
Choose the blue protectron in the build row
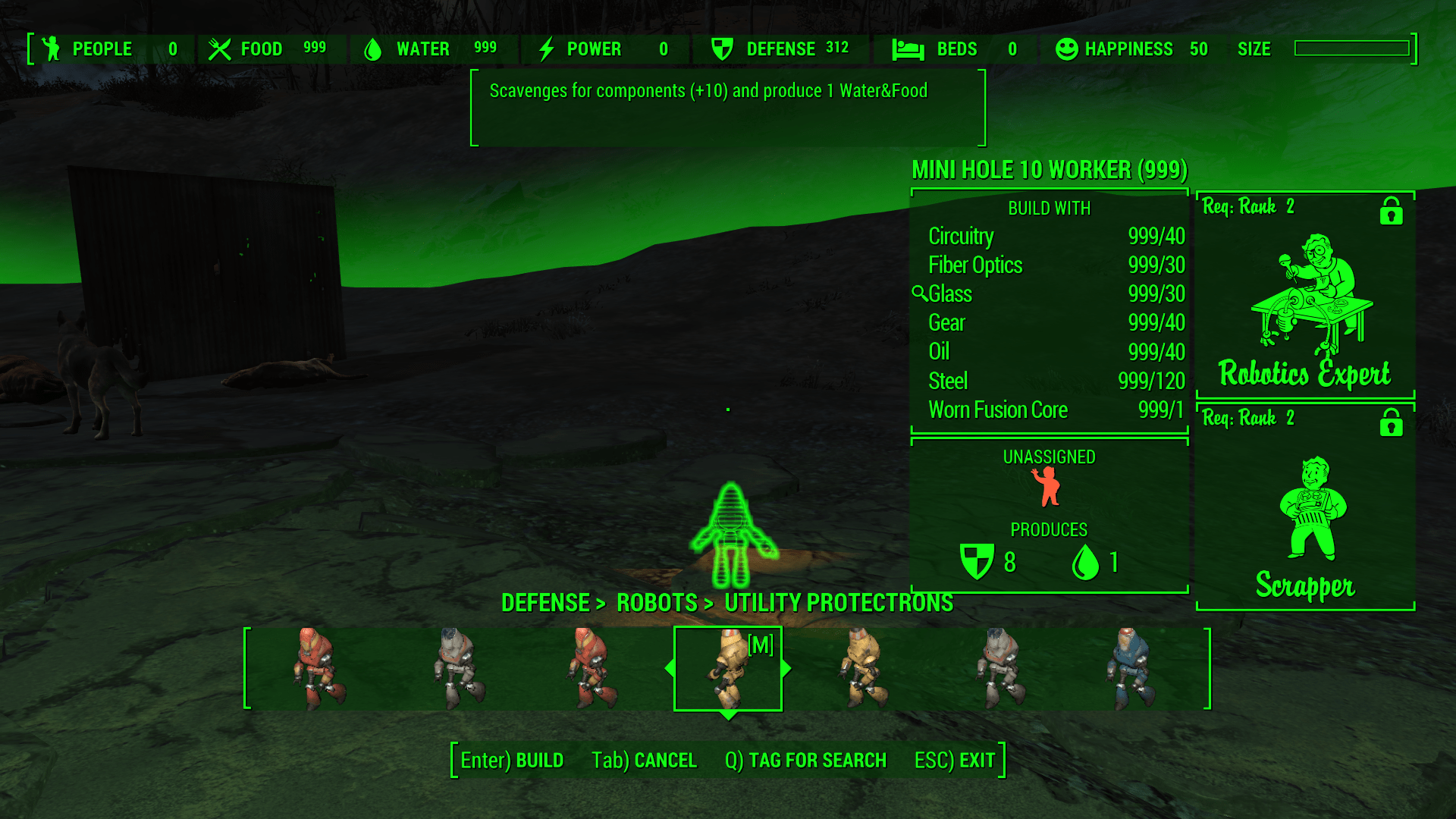tap(1131, 669)
